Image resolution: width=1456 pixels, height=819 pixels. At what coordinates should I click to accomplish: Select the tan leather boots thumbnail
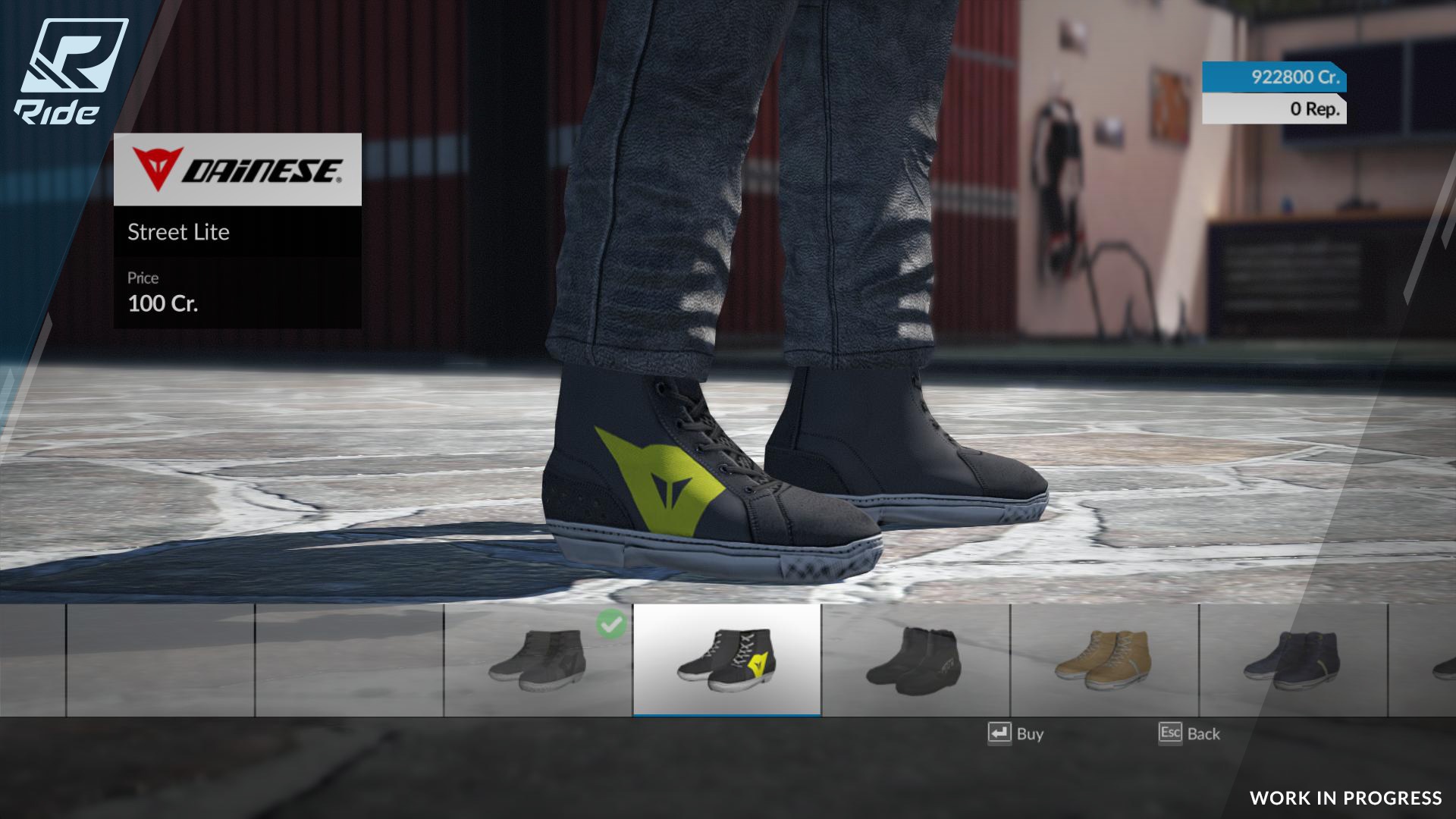point(1104,661)
